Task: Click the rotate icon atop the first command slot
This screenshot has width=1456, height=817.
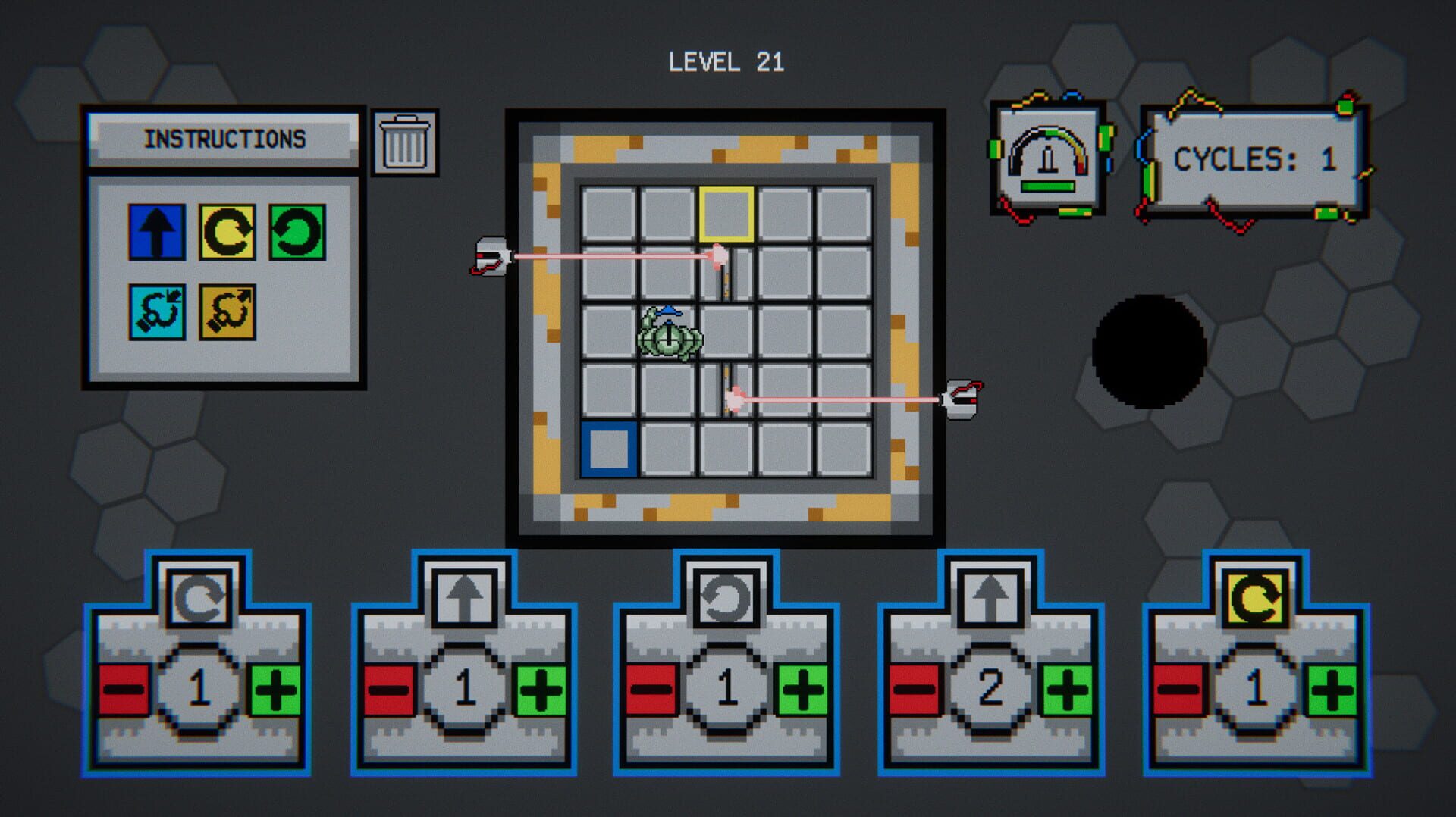Action: [200, 598]
